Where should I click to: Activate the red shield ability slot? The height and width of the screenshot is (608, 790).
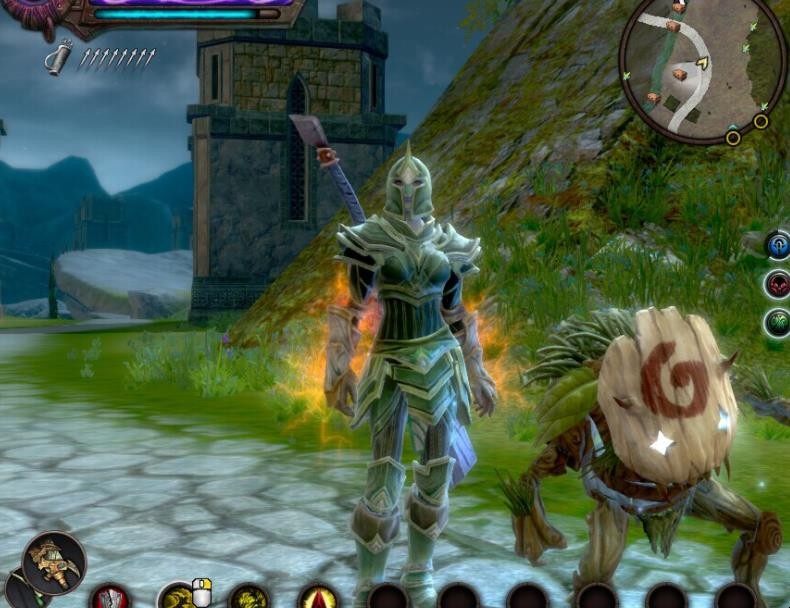(111, 599)
